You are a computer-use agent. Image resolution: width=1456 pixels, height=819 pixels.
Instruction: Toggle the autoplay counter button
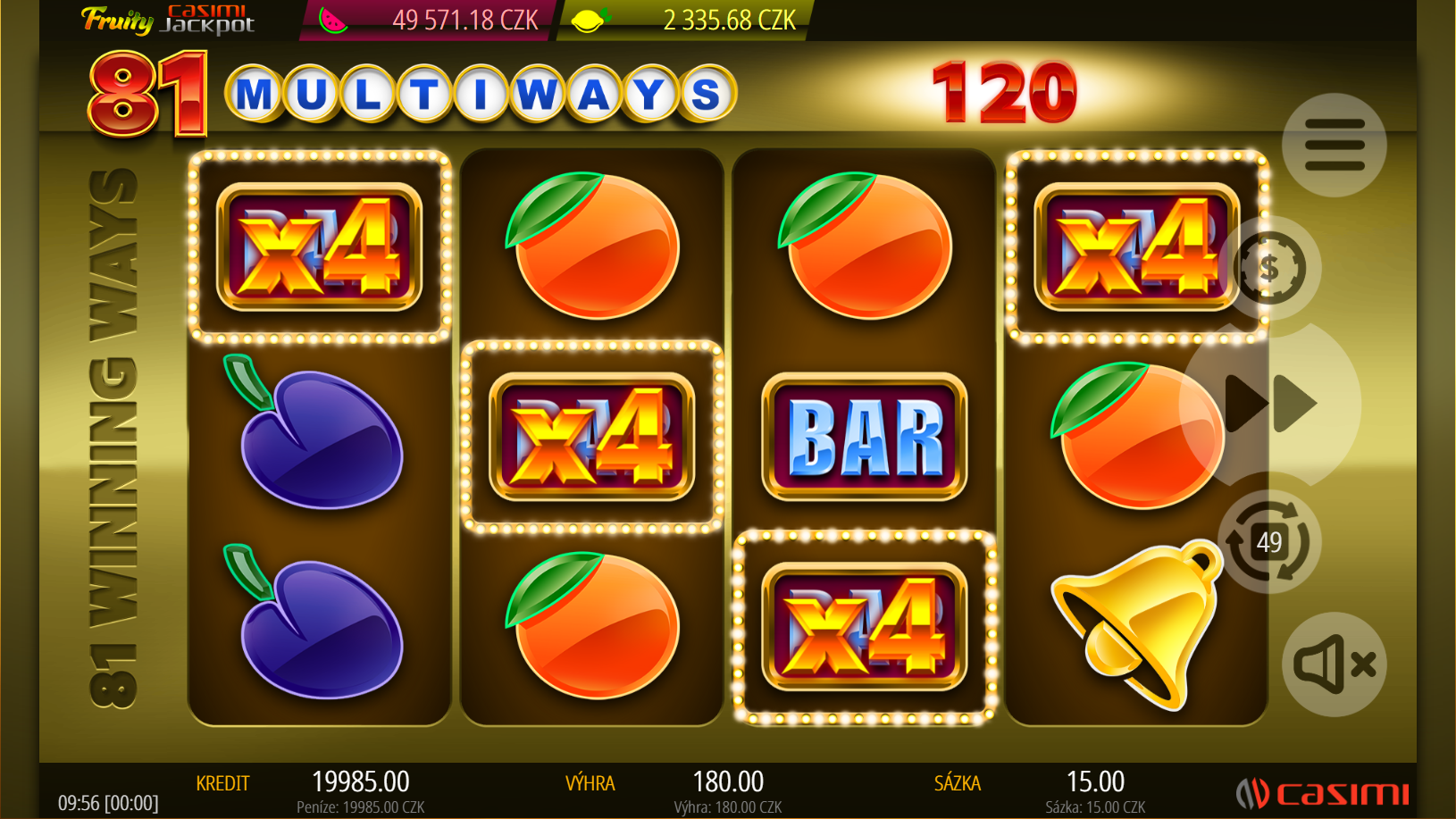coord(1268,542)
